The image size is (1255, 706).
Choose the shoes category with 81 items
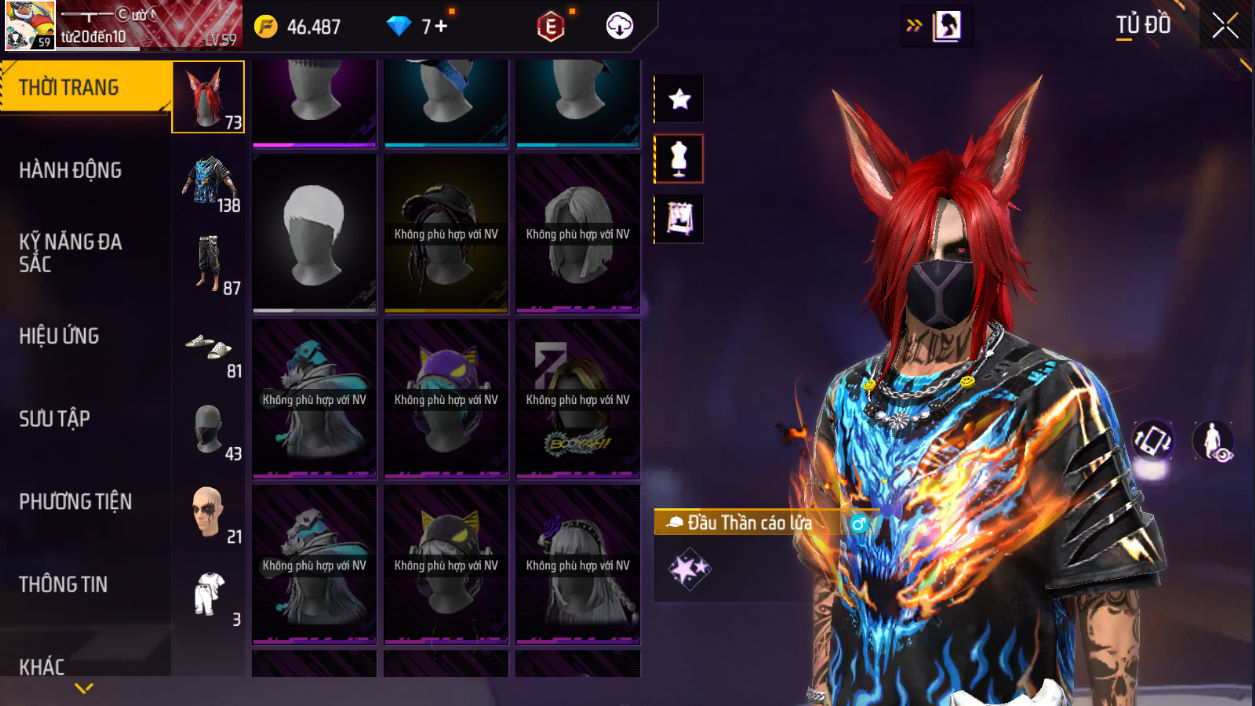click(x=210, y=348)
